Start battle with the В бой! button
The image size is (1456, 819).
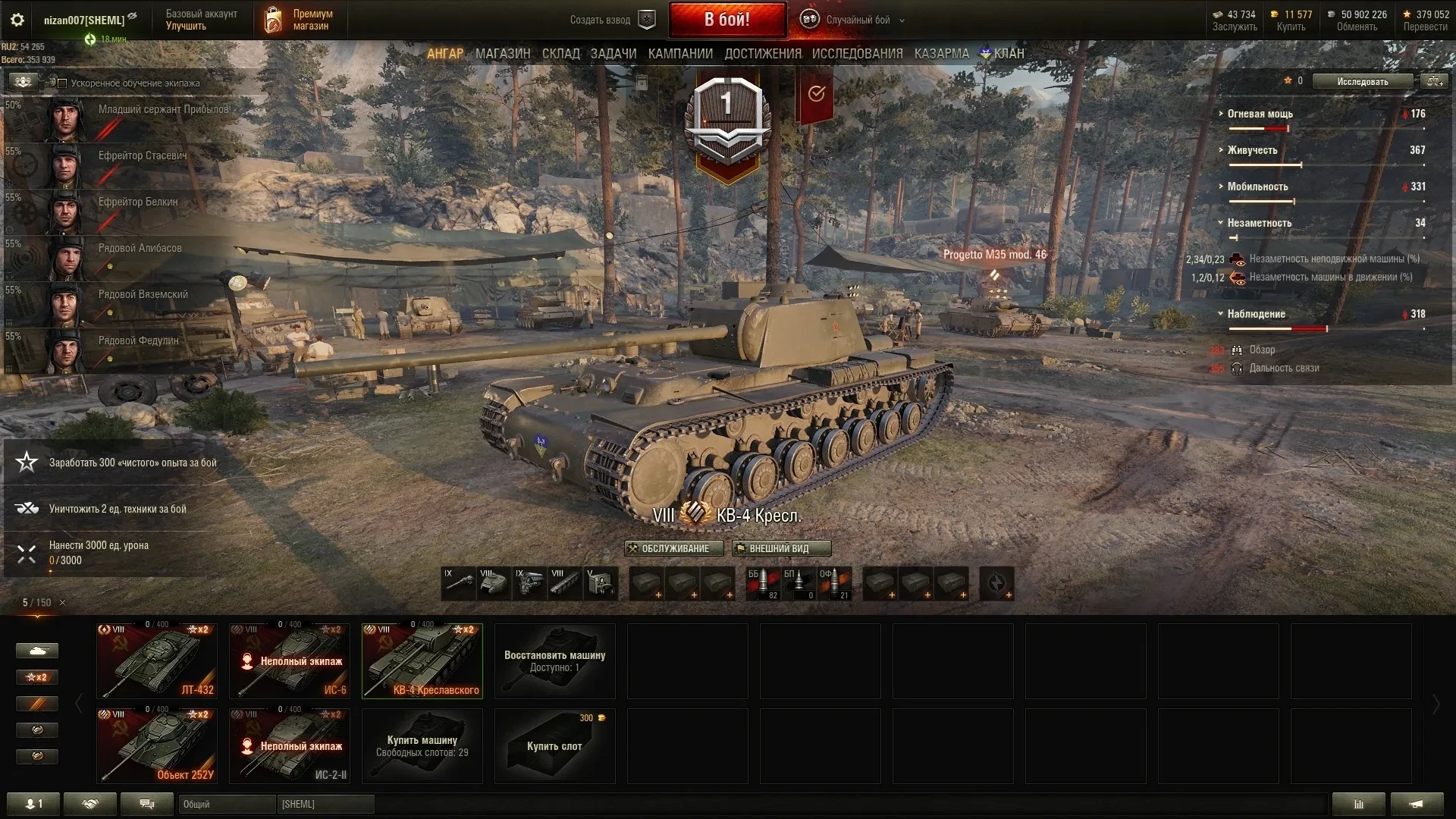(x=726, y=20)
